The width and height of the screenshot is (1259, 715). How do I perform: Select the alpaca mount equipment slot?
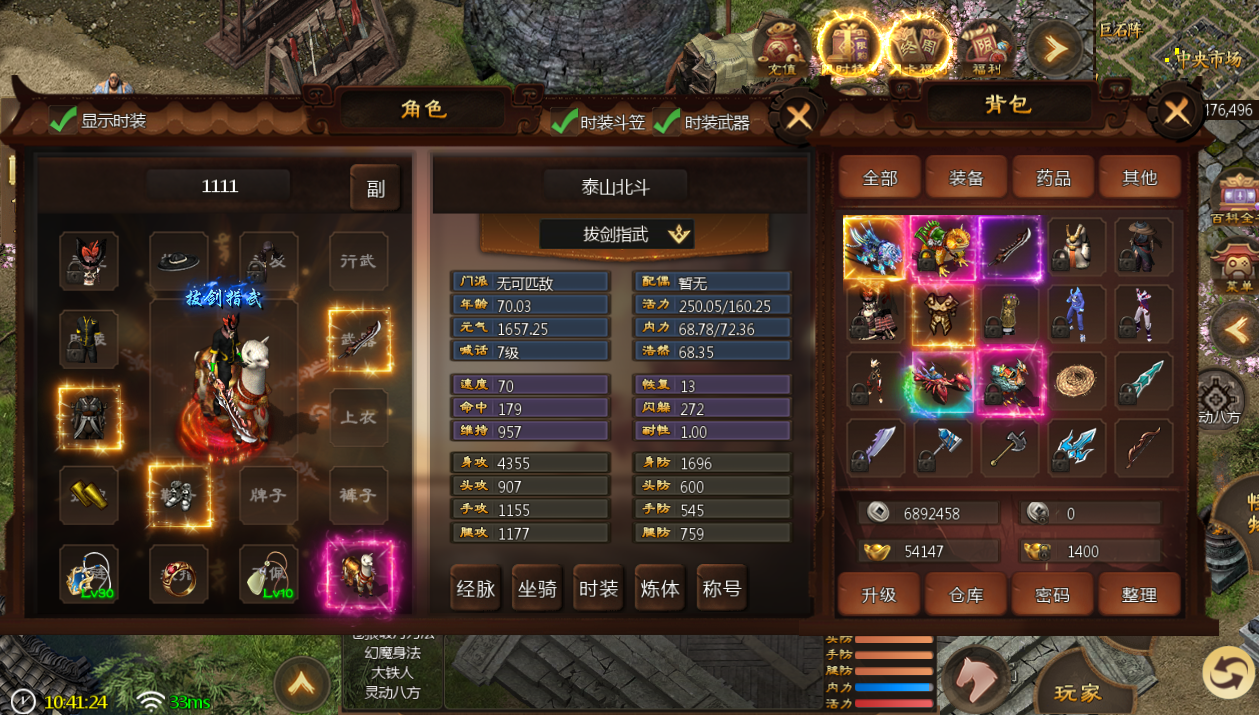tap(359, 575)
